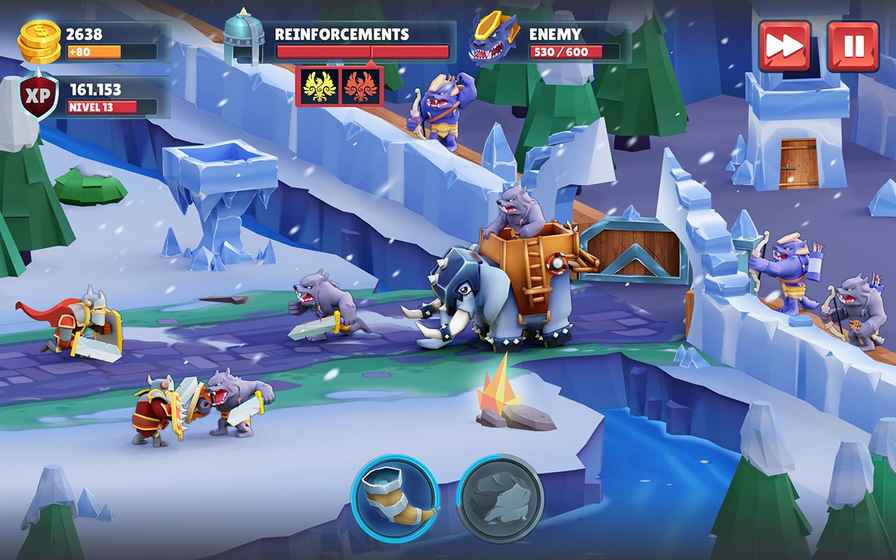Screen dimensions: 896x560
Task: Use the war horn ability
Action: tap(393, 497)
